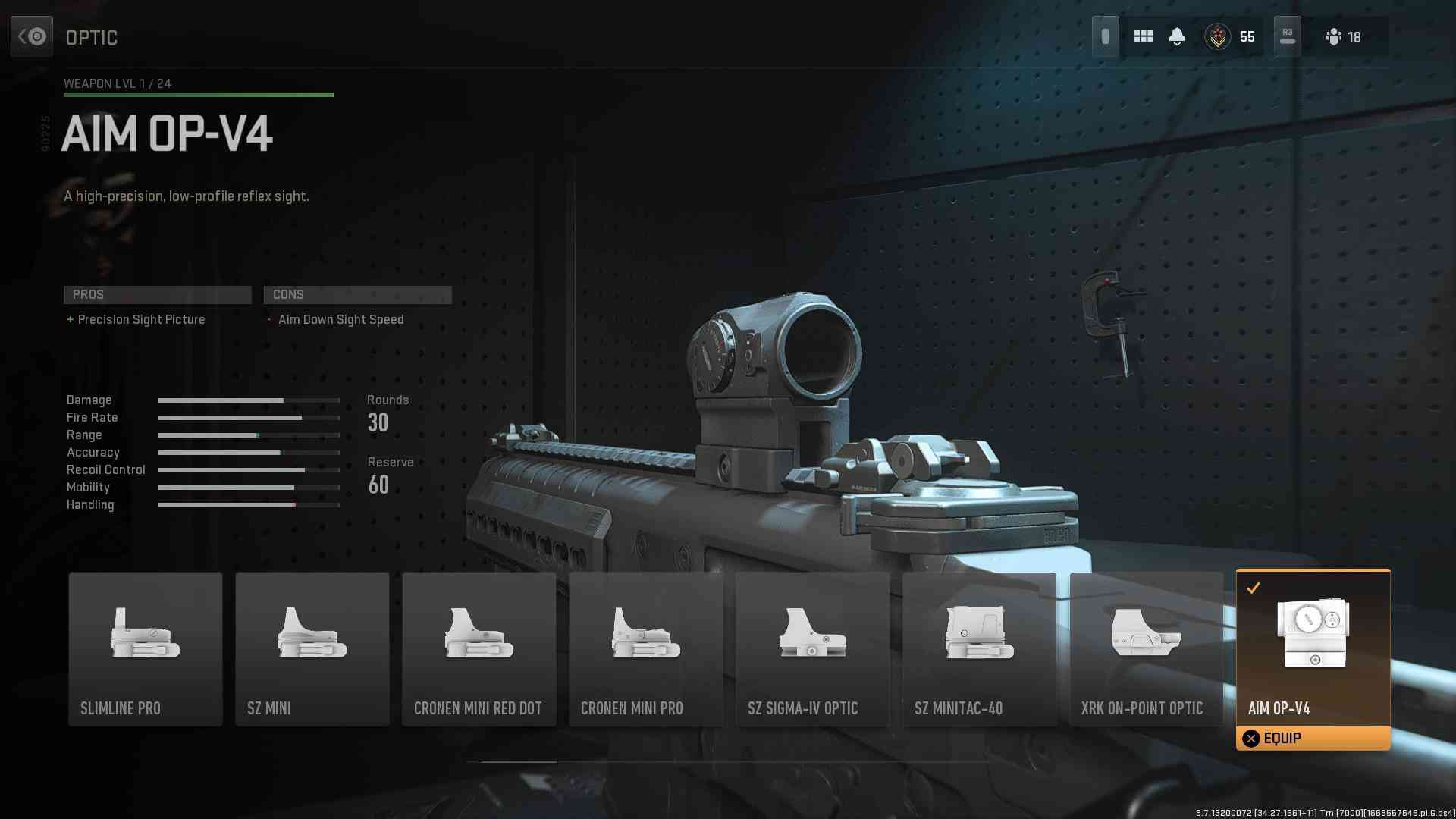Image resolution: width=1456 pixels, height=819 pixels.
Task: Select the Cronen Mini Pro optic
Action: pyautogui.click(x=646, y=649)
